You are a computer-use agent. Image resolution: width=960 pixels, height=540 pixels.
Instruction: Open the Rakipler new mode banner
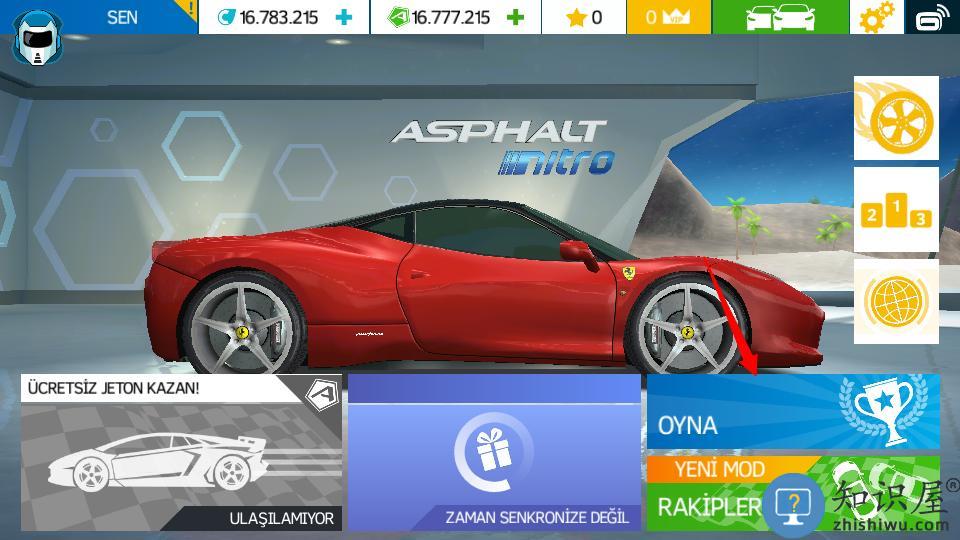pos(710,493)
